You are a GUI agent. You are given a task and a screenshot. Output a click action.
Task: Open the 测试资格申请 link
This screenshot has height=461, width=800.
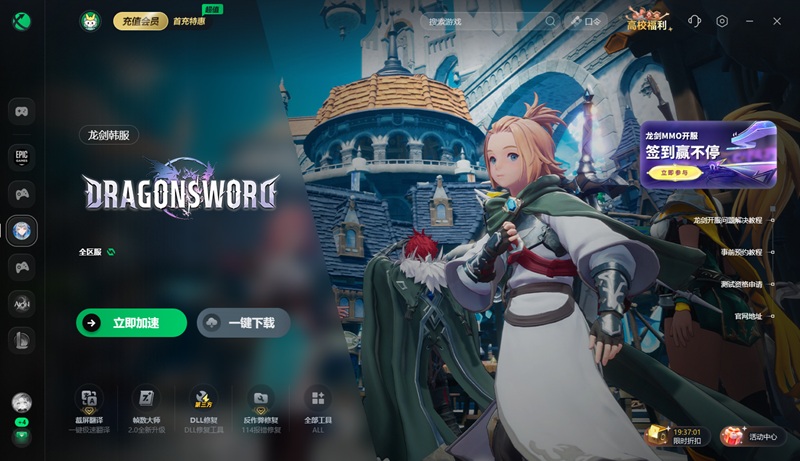[741, 284]
